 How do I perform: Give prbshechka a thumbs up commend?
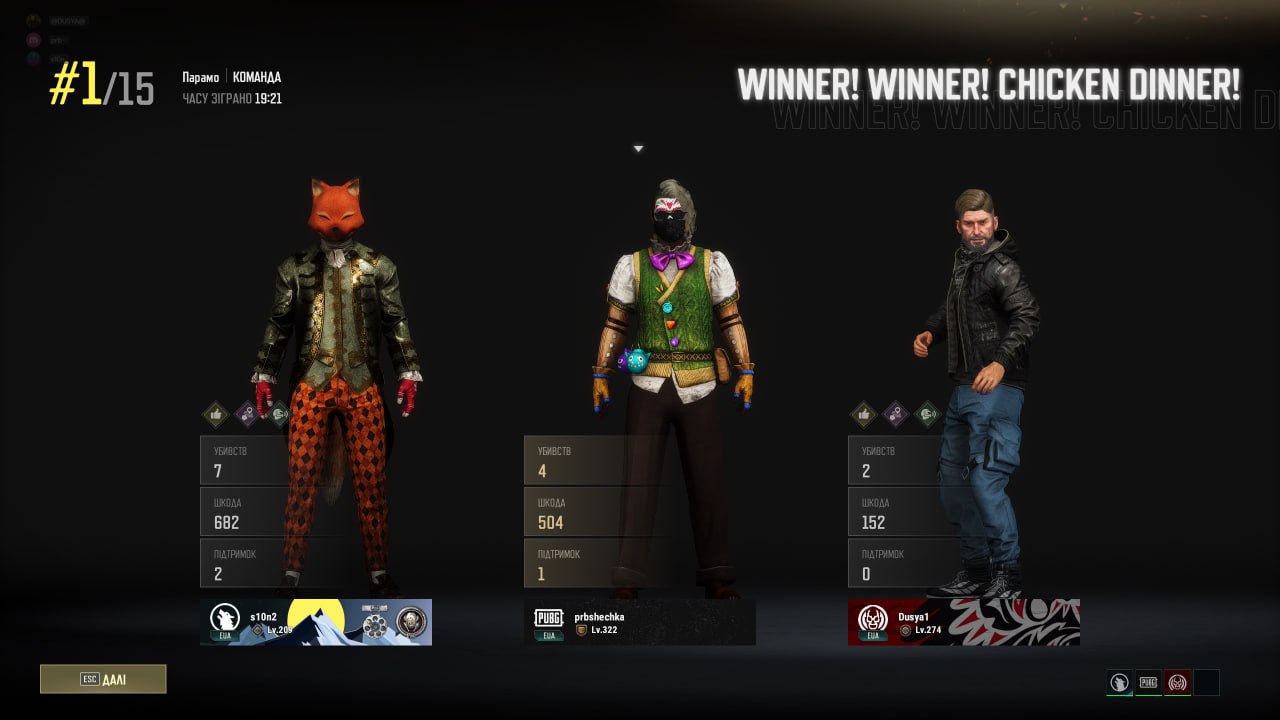click(x=541, y=414)
